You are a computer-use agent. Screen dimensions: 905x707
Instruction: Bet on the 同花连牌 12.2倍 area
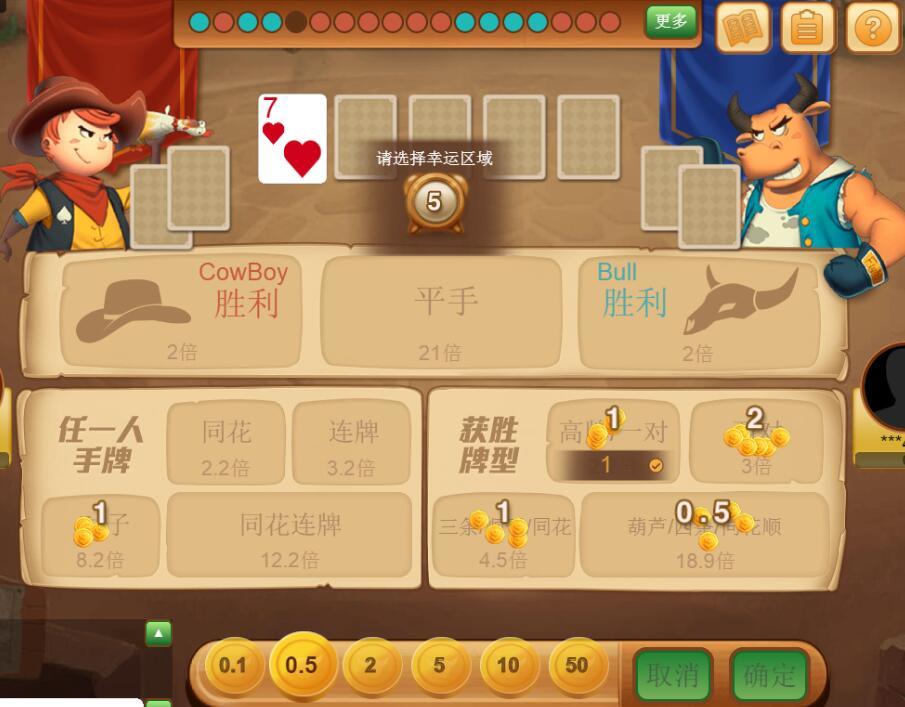click(290, 535)
